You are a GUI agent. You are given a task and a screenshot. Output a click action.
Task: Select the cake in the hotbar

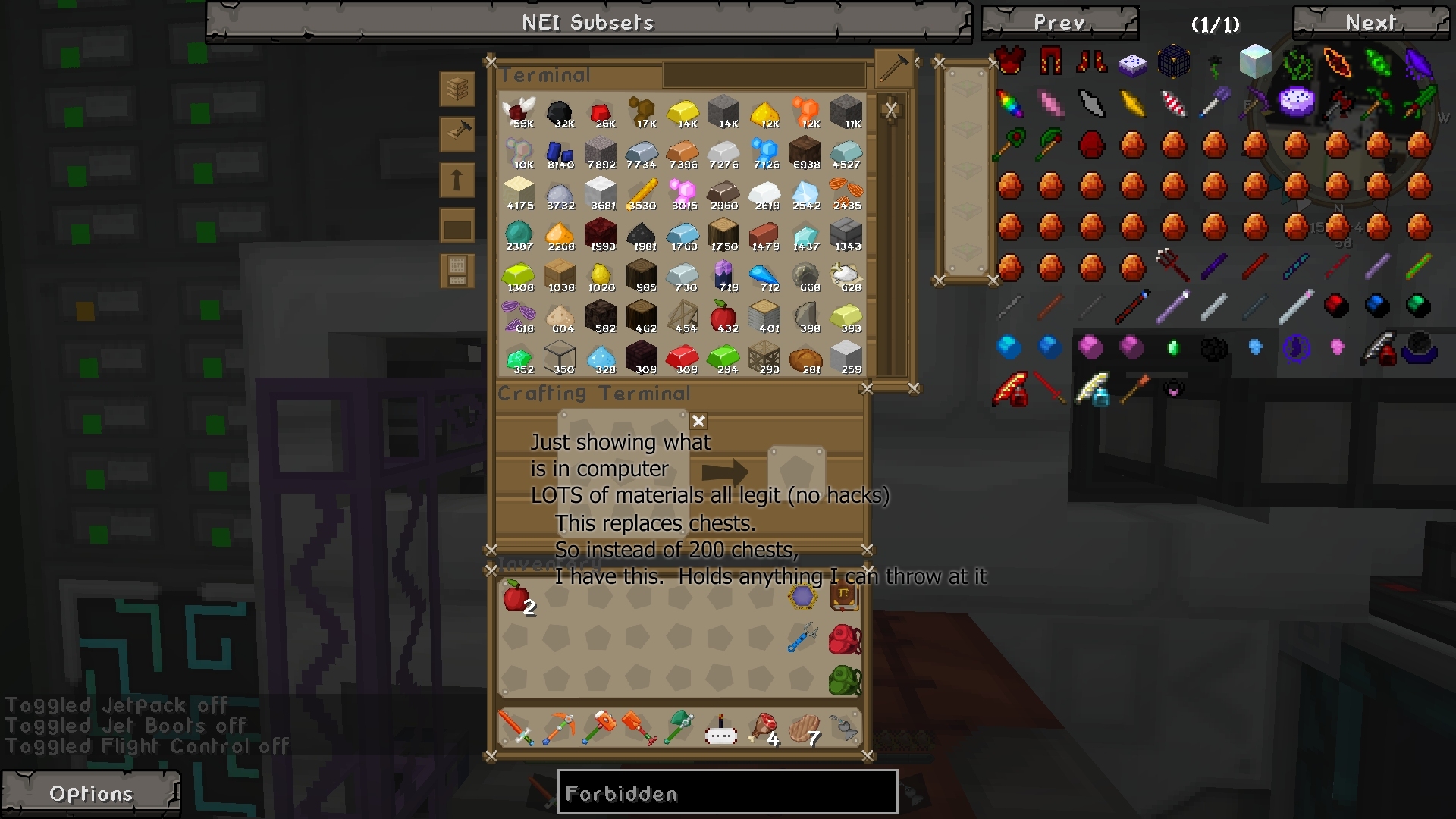click(721, 730)
